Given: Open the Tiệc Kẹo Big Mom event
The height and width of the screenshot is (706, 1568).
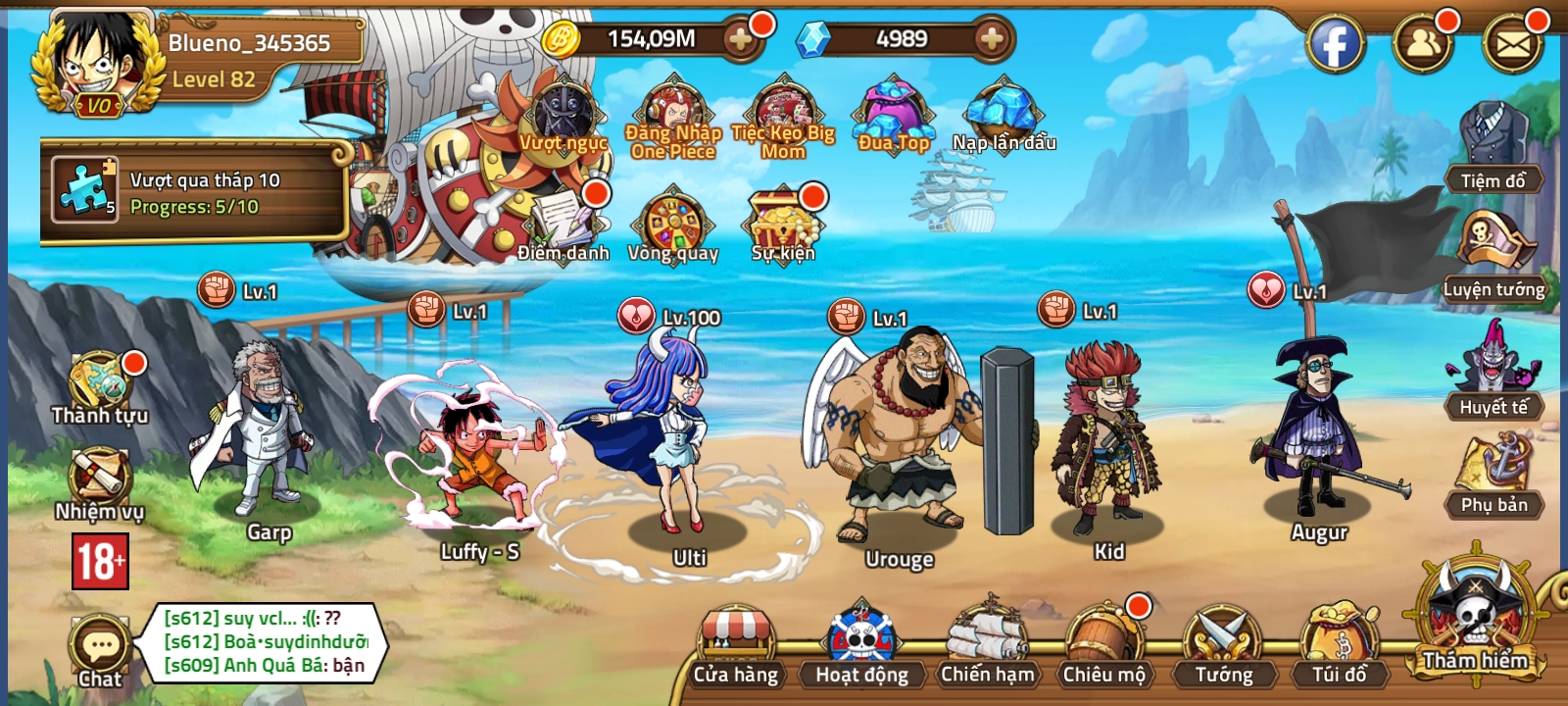Looking at the screenshot, I should pos(784,111).
